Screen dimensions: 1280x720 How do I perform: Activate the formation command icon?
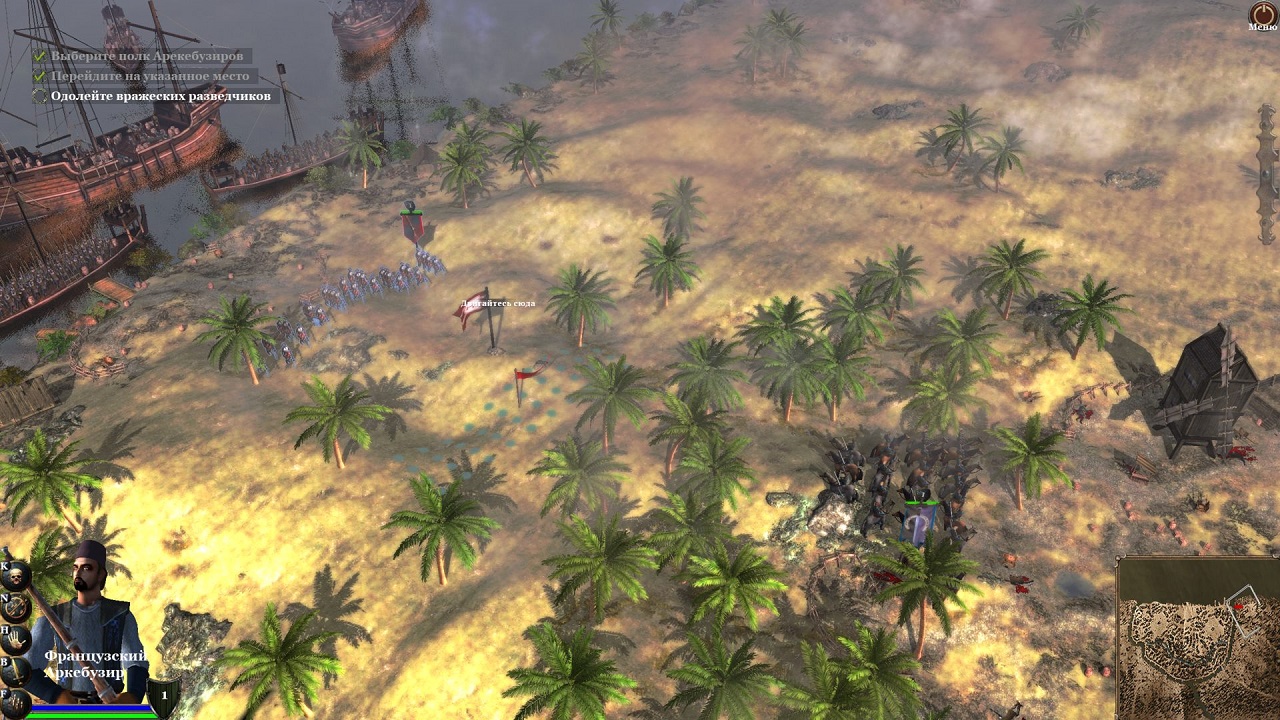click(15, 700)
